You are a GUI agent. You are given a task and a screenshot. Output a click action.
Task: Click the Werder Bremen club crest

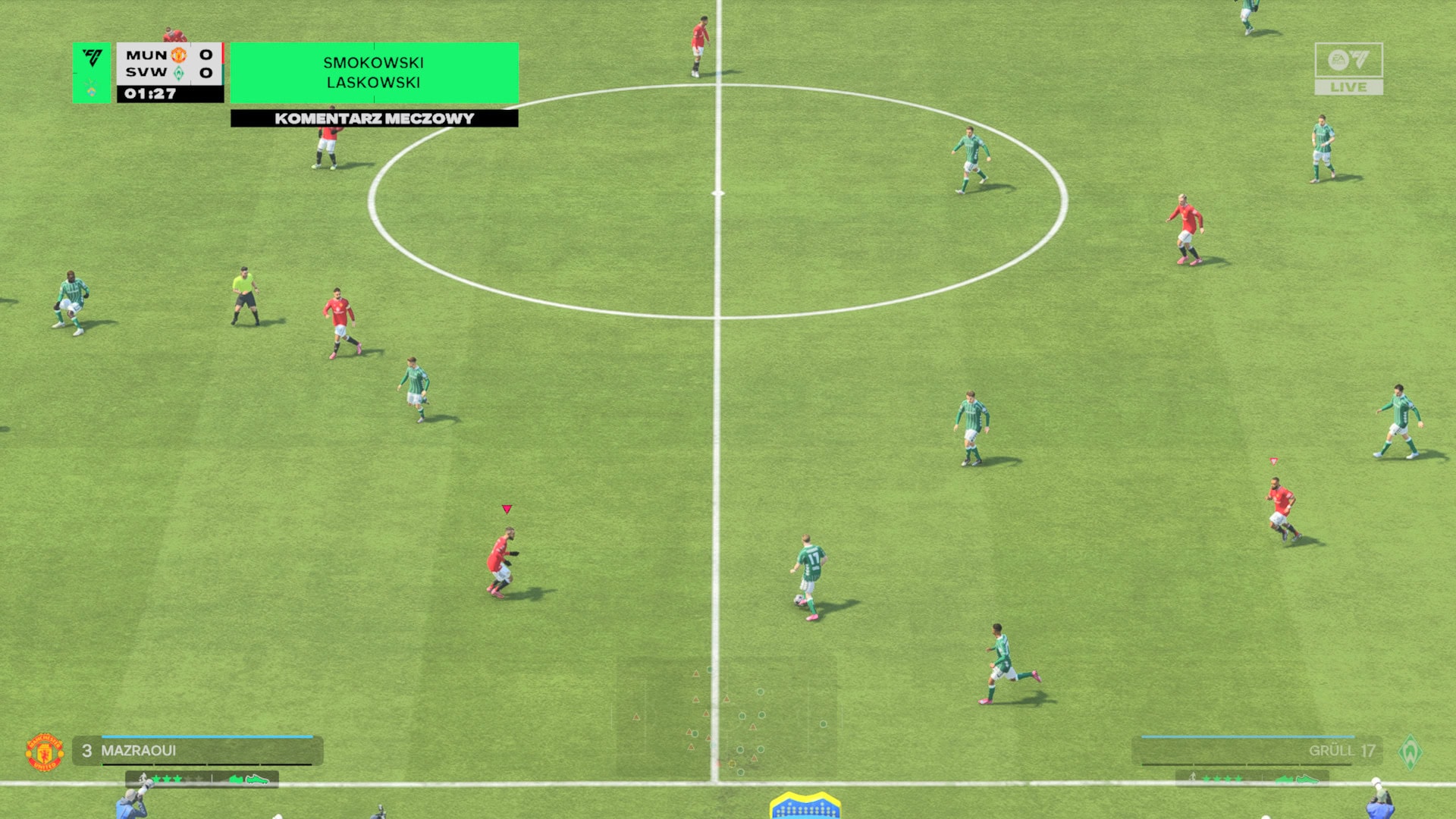1410,752
